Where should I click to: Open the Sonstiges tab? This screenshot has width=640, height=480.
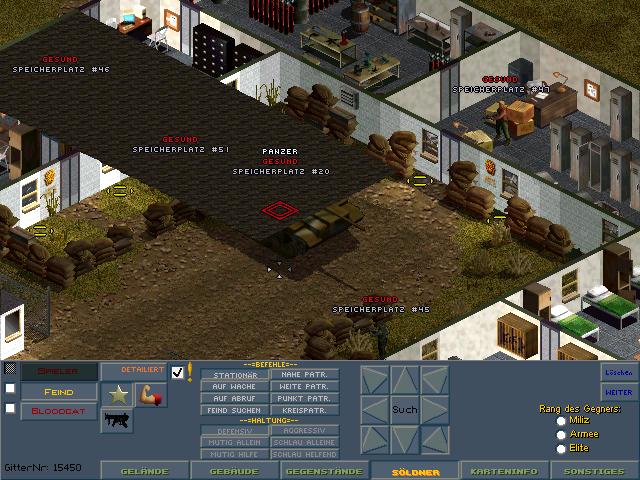[594, 471]
